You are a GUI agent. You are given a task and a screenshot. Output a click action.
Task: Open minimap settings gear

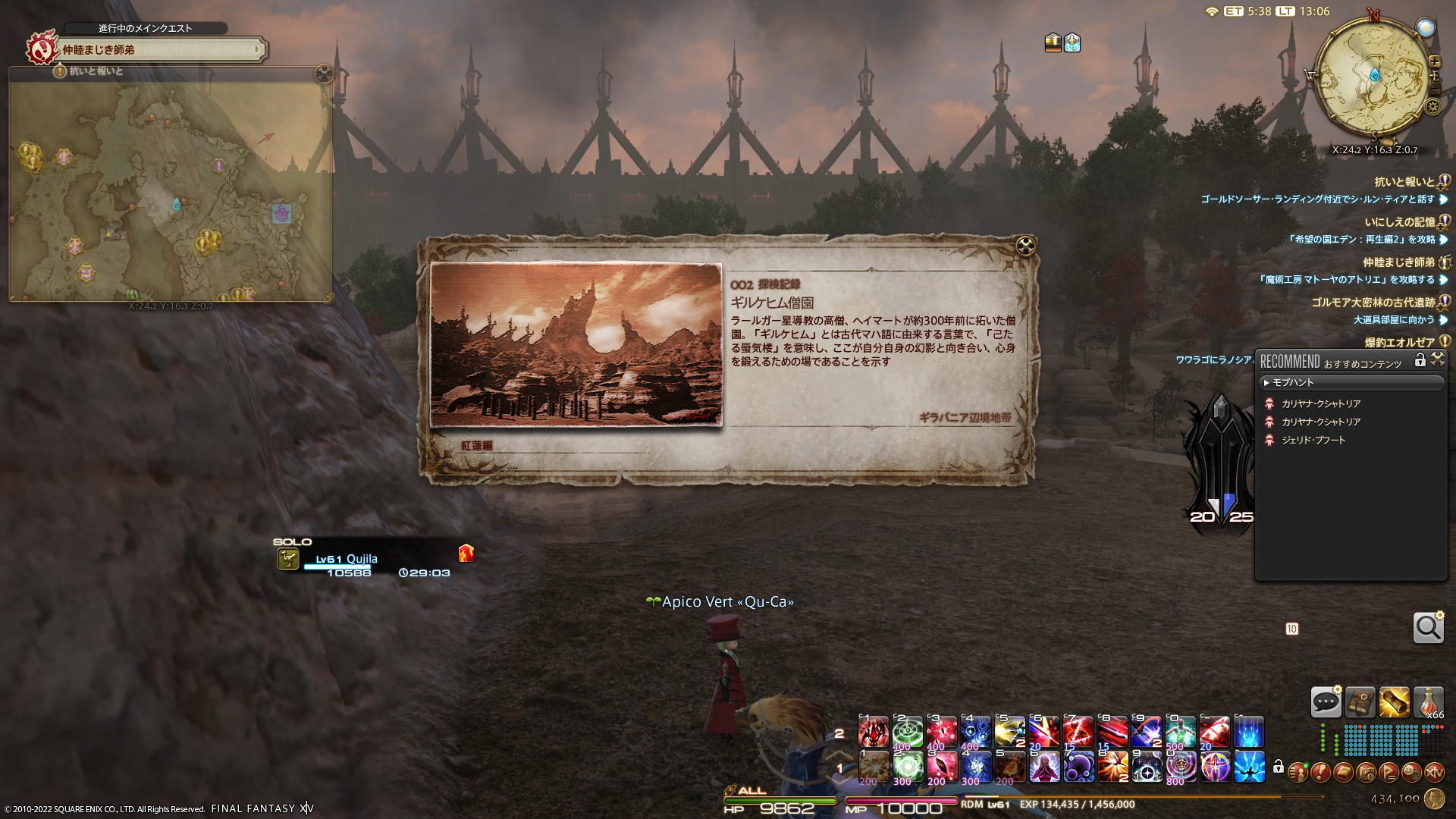pos(1432,107)
